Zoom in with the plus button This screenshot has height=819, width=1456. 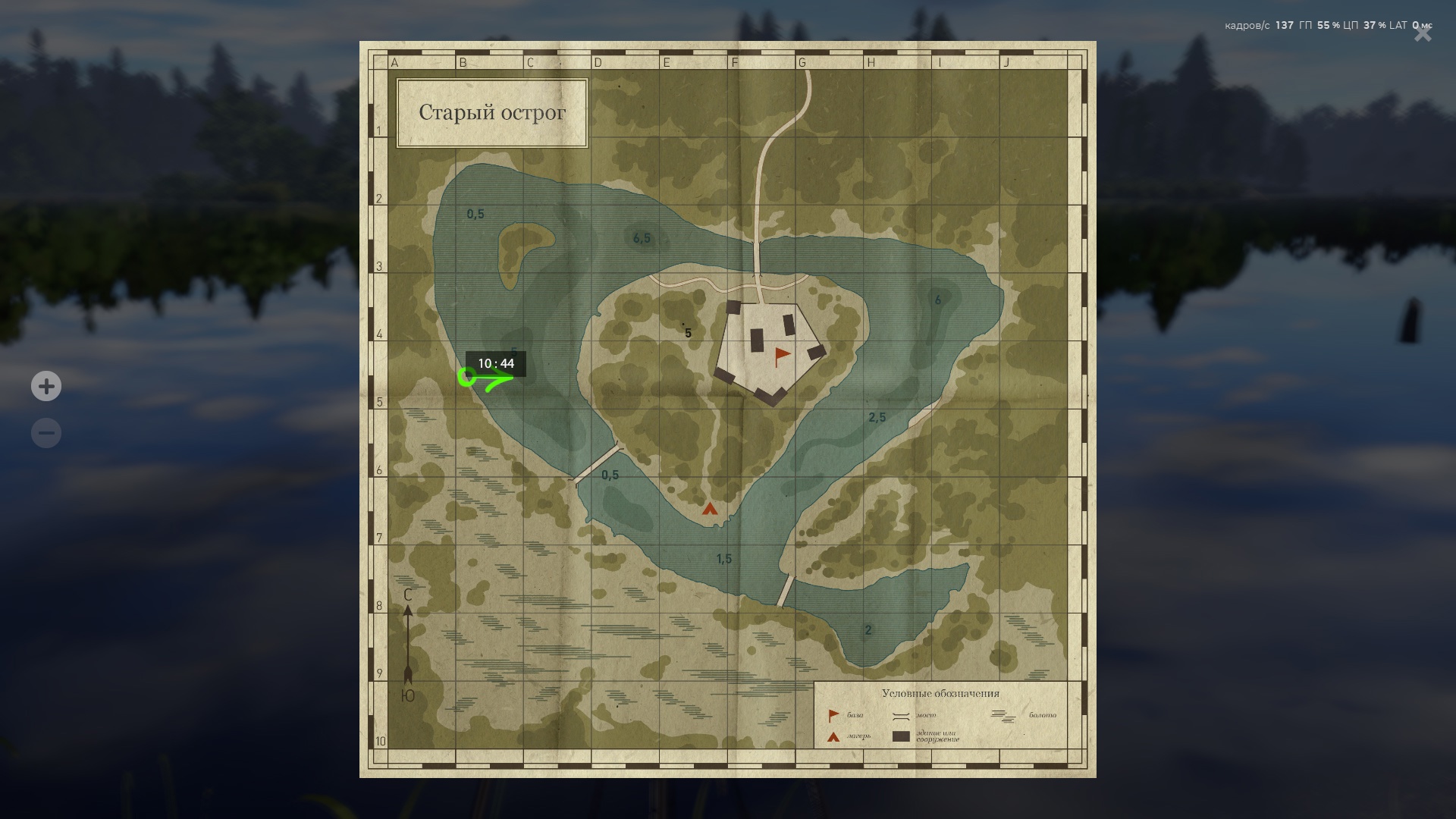point(46,387)
